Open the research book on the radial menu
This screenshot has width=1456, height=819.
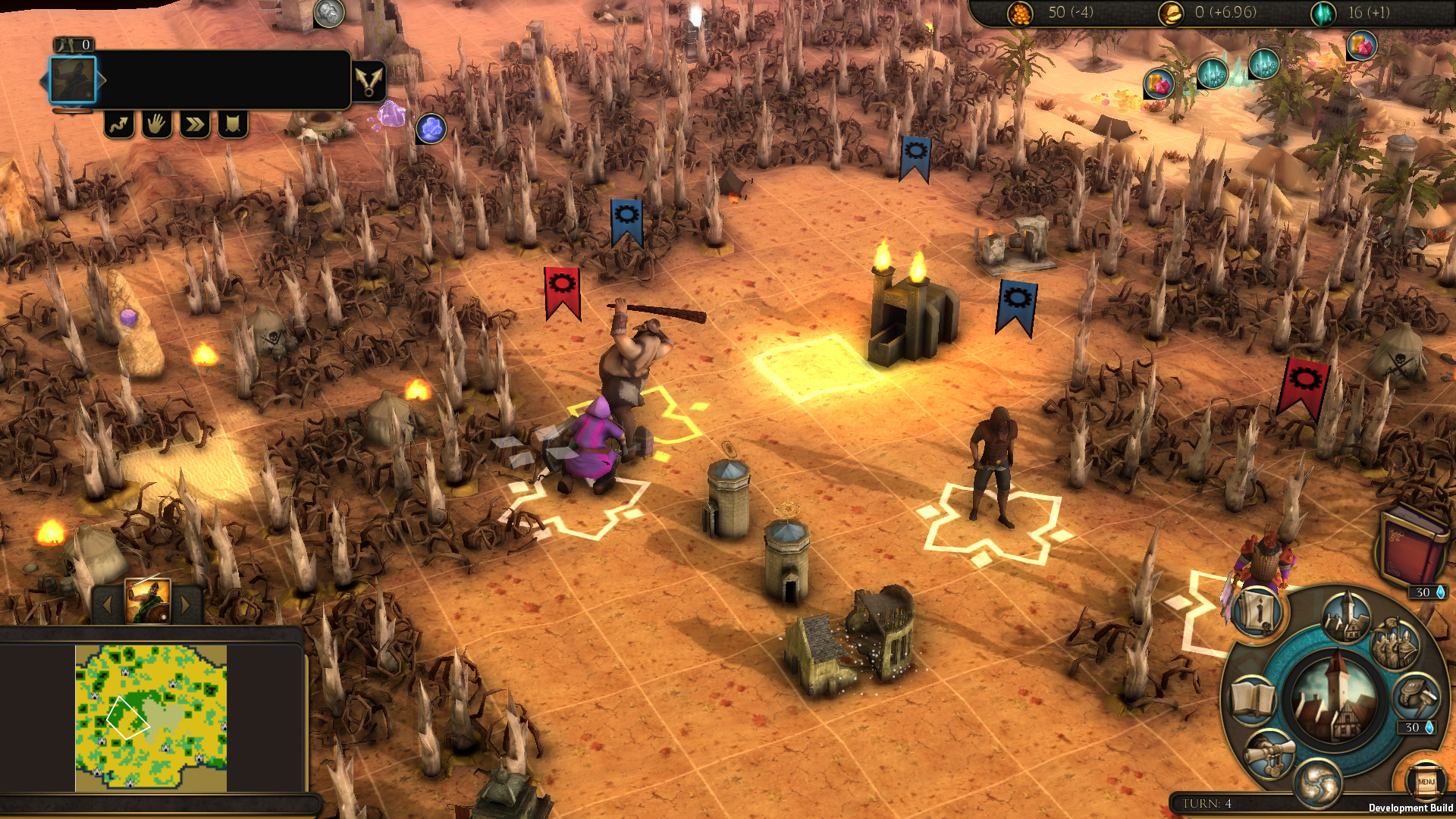pos(1253,698)
